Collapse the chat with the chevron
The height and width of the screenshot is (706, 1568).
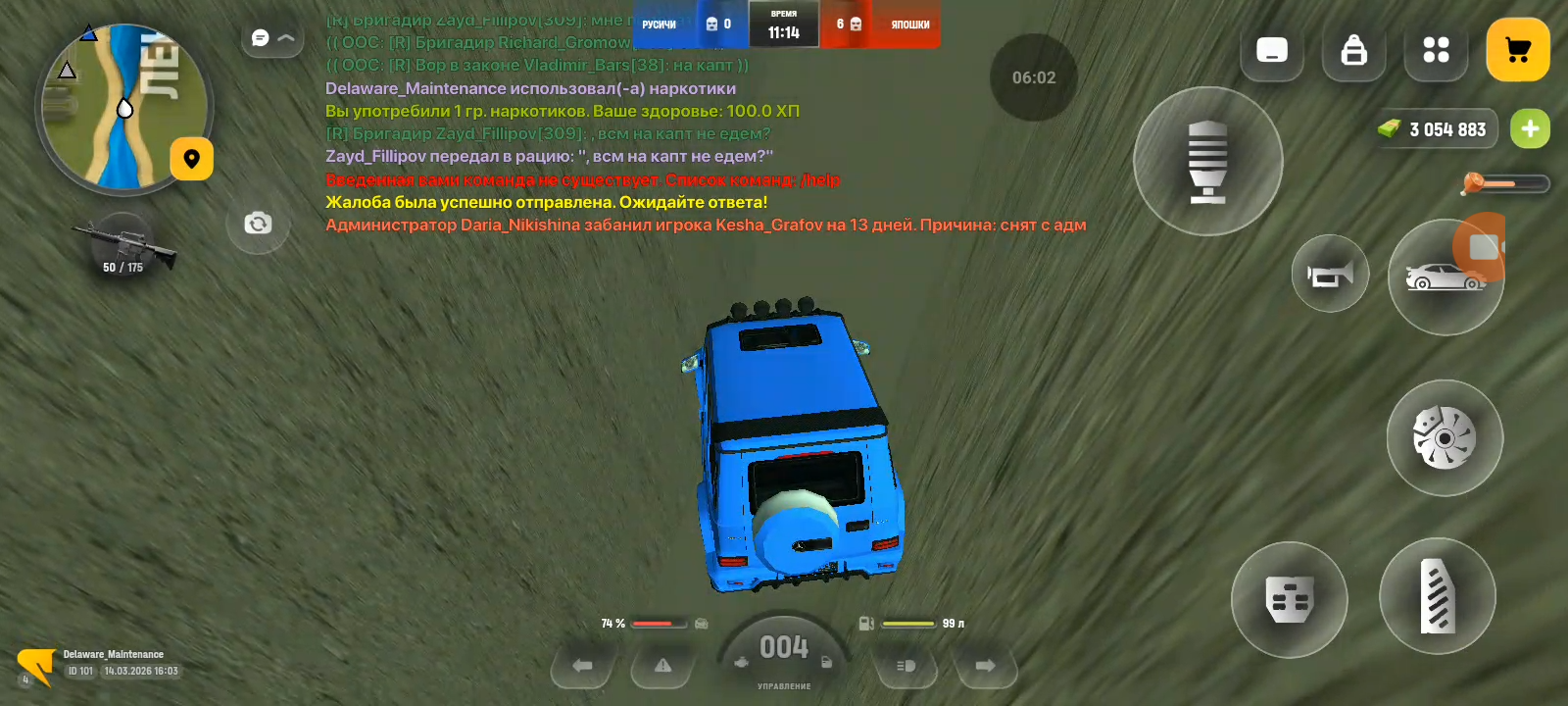(284, 36)
